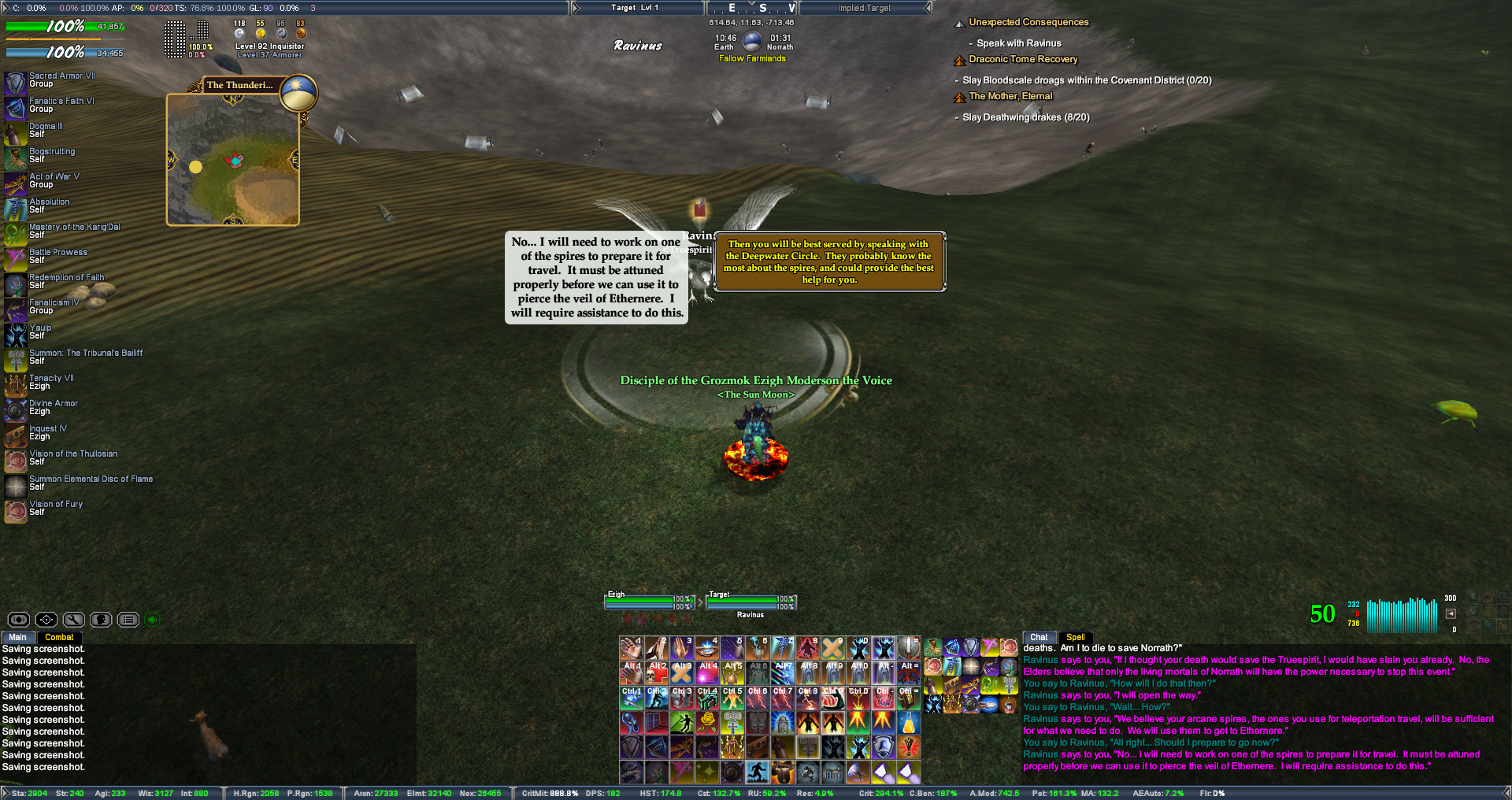
Task: Use the orange potion flask hotbar slot
Action: click(x=908, y=721)
